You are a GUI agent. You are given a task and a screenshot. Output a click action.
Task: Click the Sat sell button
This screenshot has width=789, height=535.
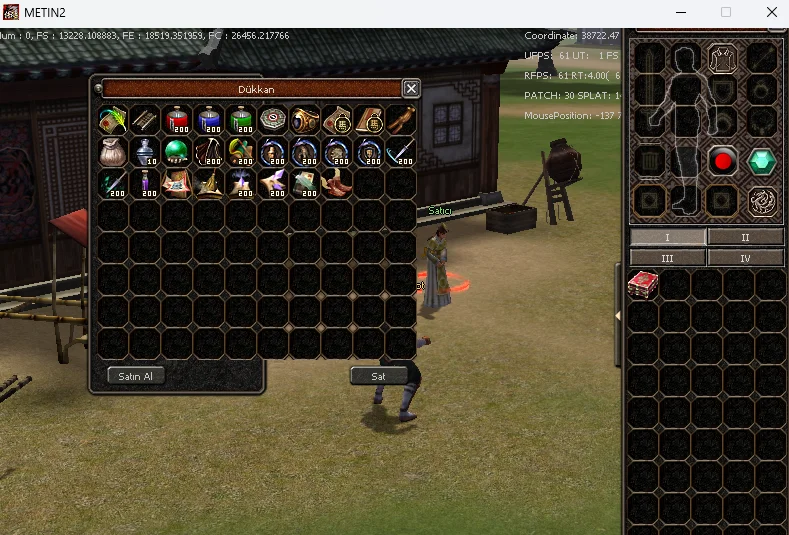point(379,376)
